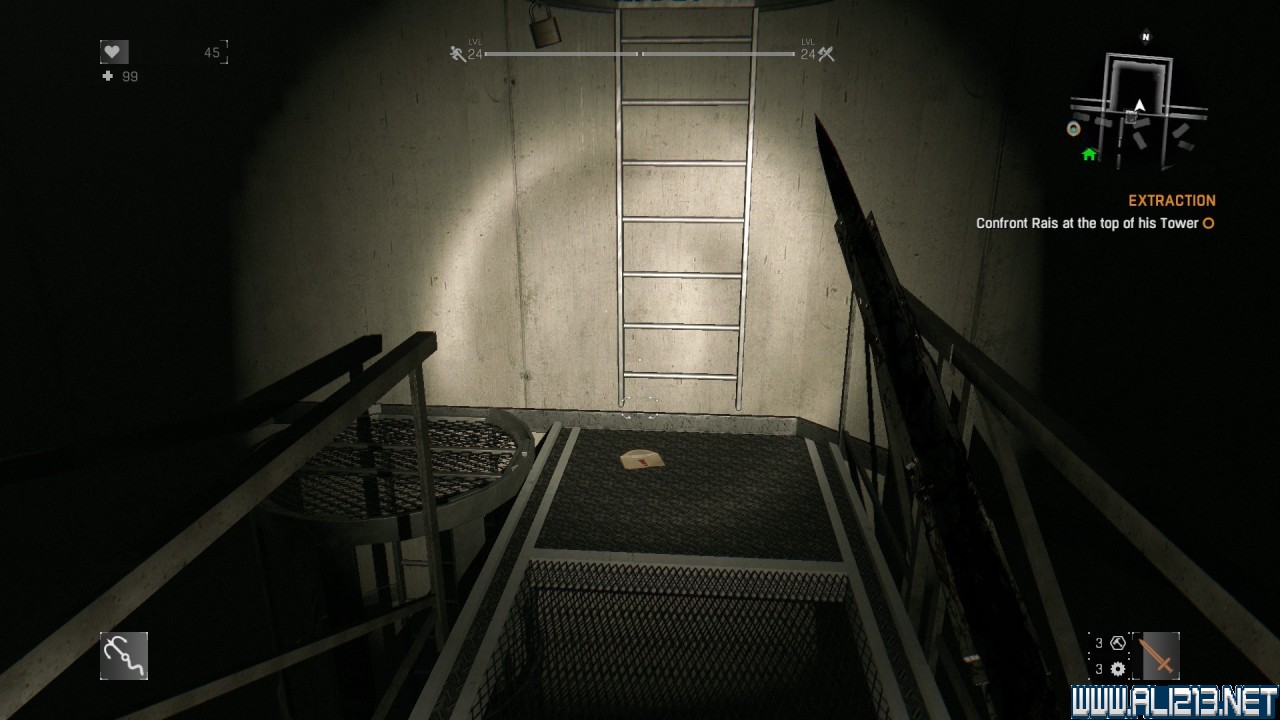Select the equipped sword weapon slot

[1160, 656]
